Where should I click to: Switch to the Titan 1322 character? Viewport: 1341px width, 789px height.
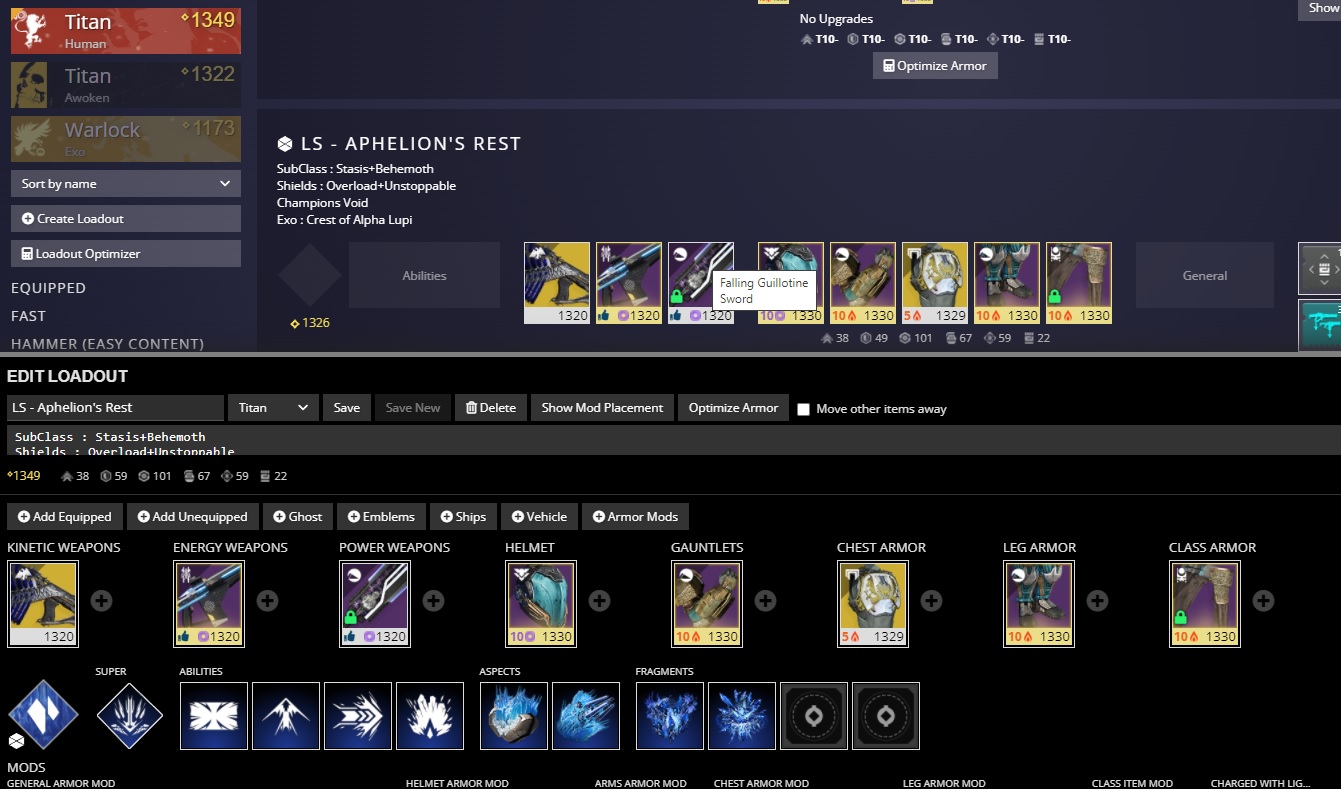coord(125,84)
